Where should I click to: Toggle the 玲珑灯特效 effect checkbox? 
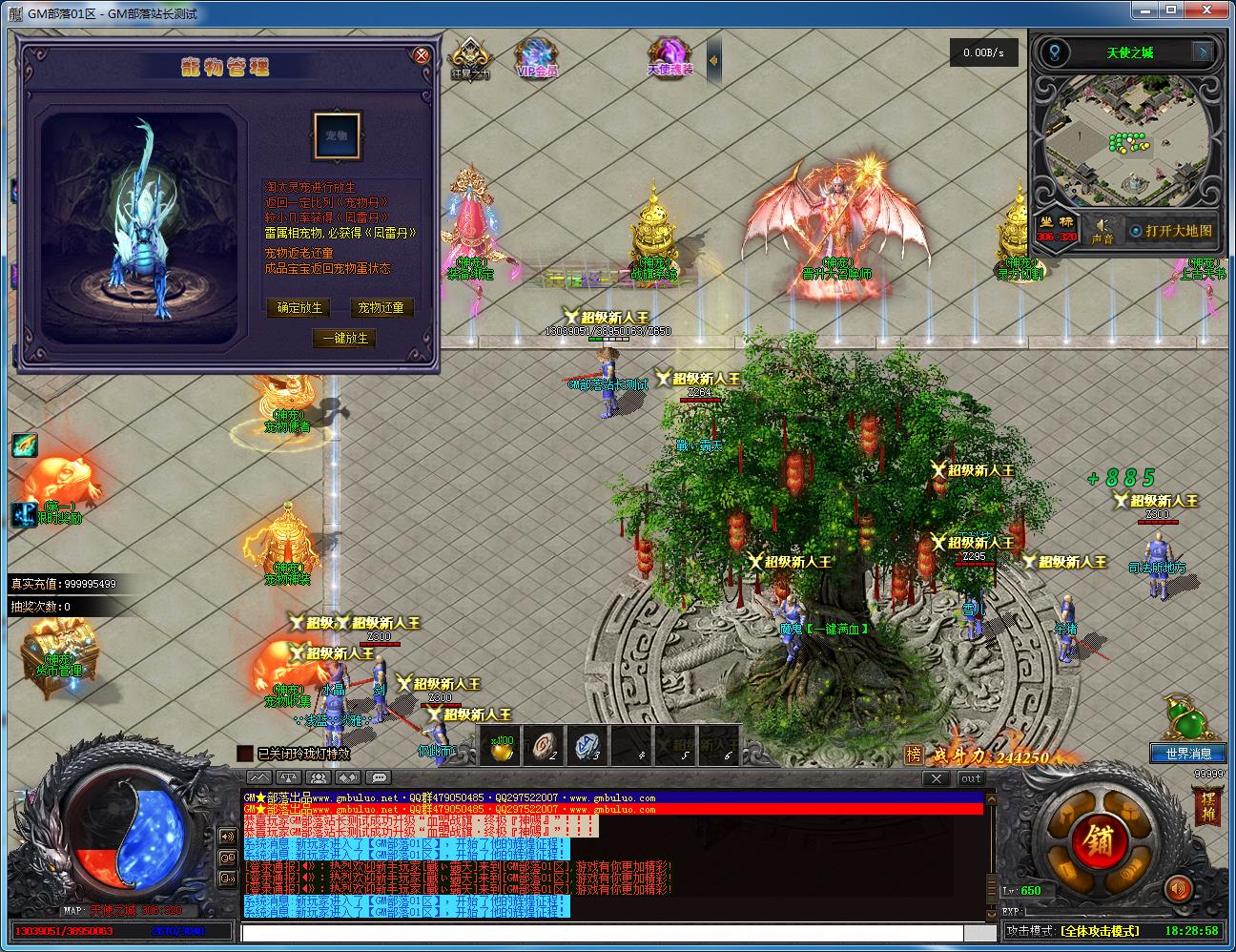coord(245,754)
